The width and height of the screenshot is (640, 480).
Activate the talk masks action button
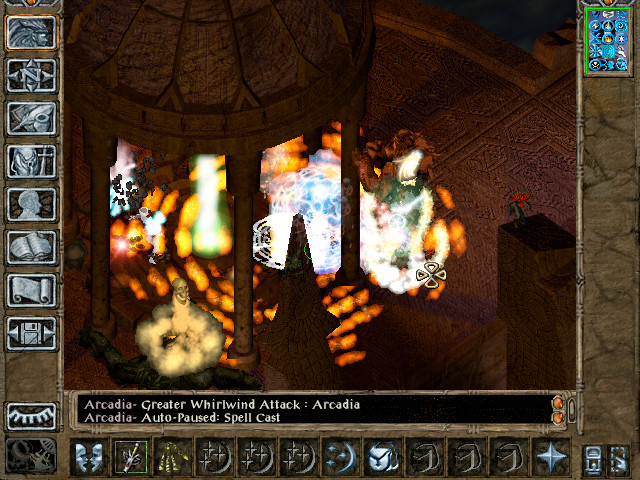click(88, 457)
